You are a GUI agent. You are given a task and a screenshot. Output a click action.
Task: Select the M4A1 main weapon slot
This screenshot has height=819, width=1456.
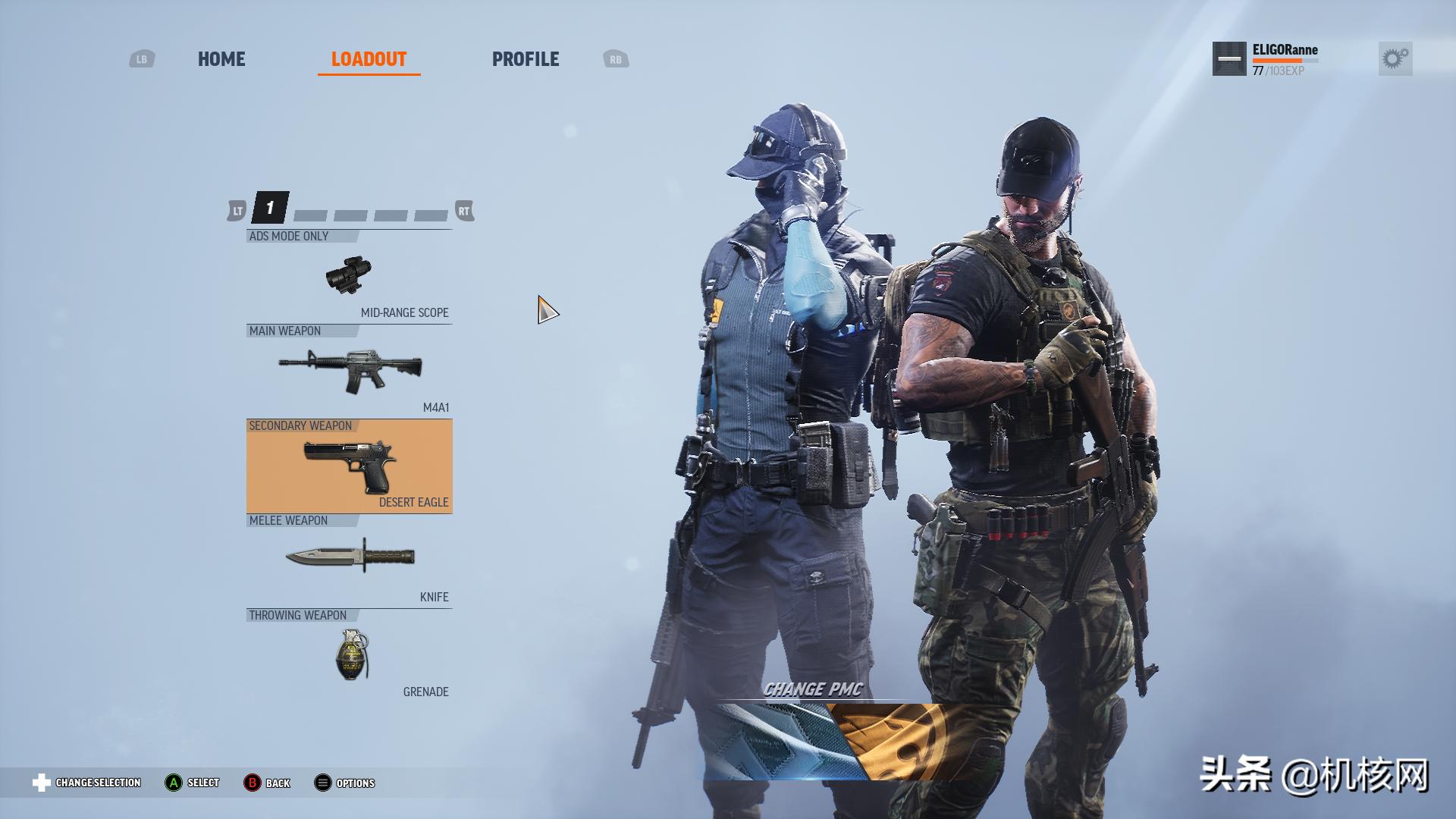click(x=349, y=371)
